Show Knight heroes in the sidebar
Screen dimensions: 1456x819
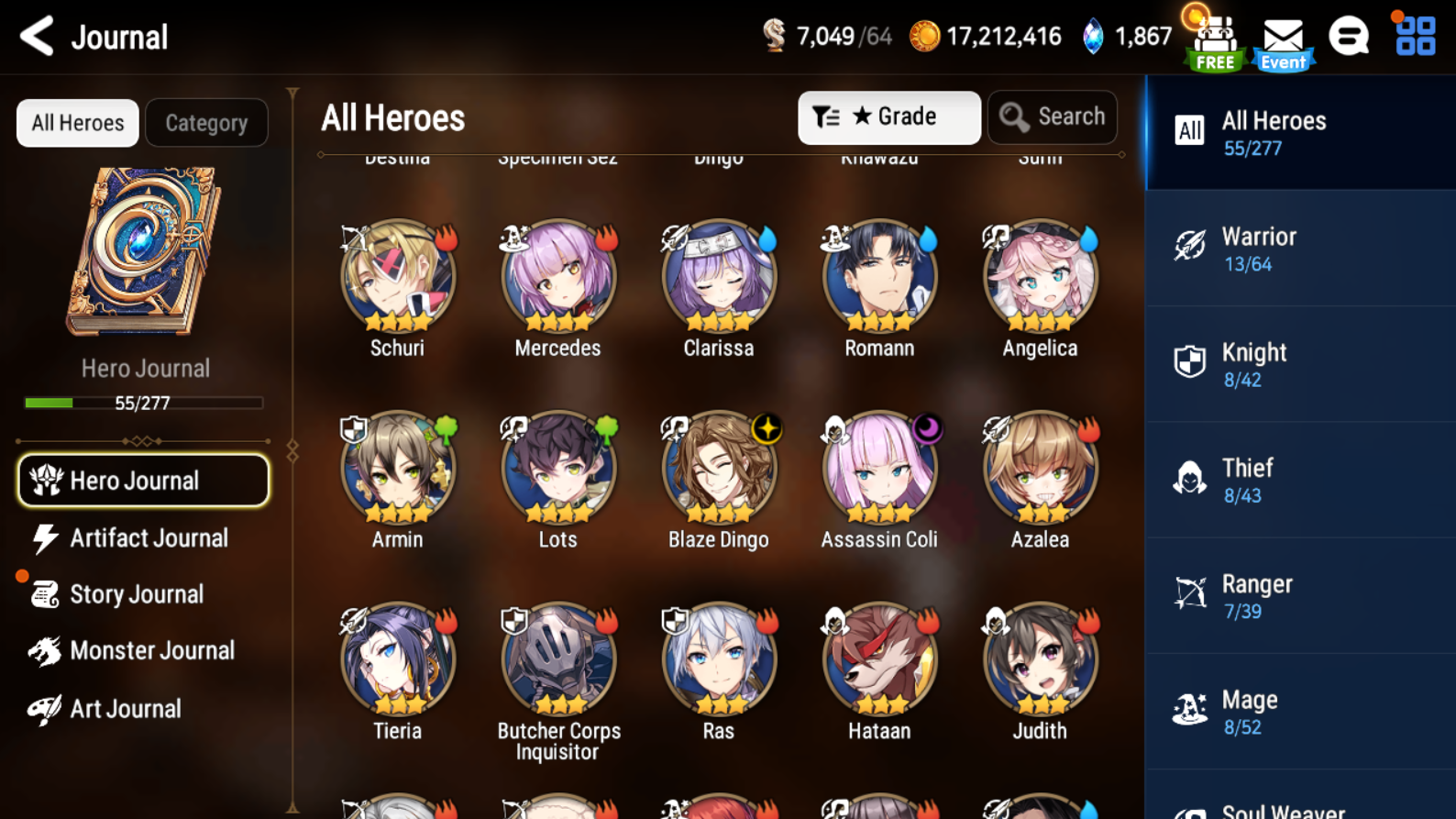point(1299,363)
